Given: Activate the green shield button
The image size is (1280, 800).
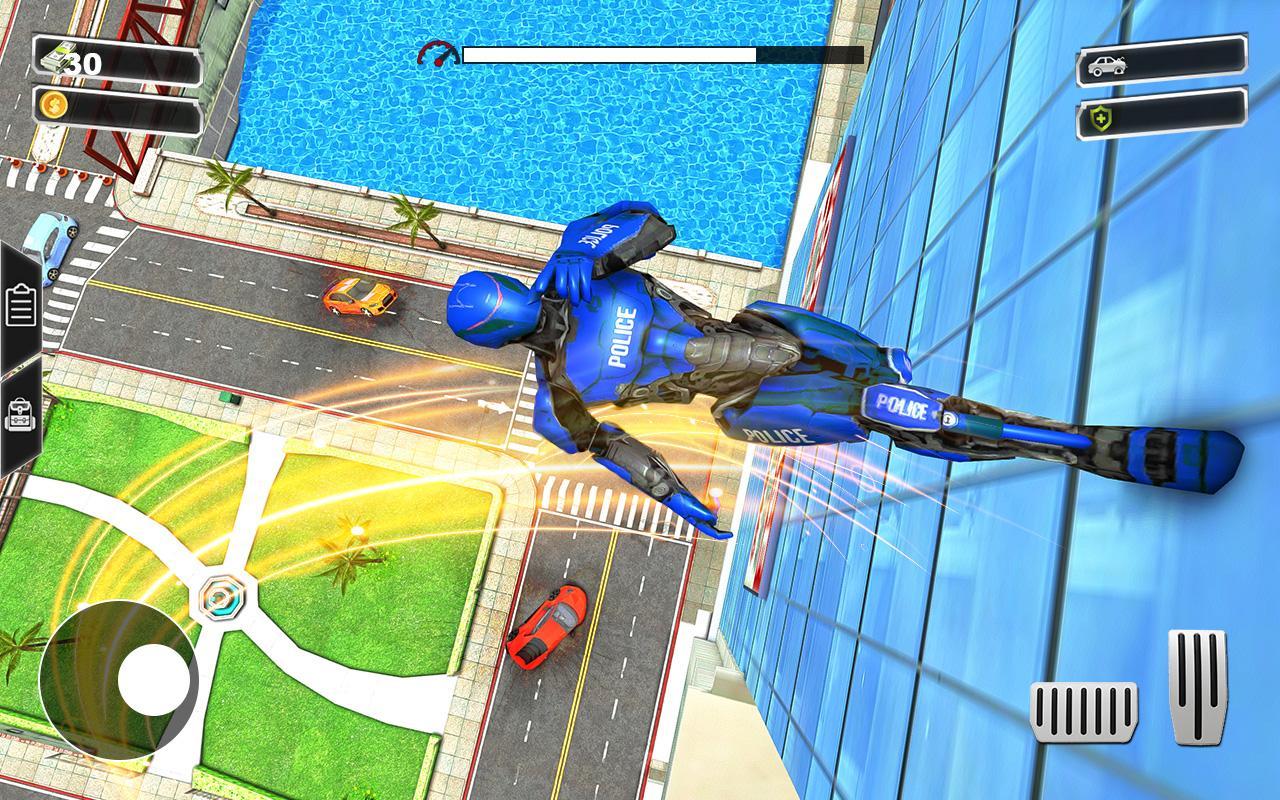Looking at the screenshot, I should click(1161, 118).
